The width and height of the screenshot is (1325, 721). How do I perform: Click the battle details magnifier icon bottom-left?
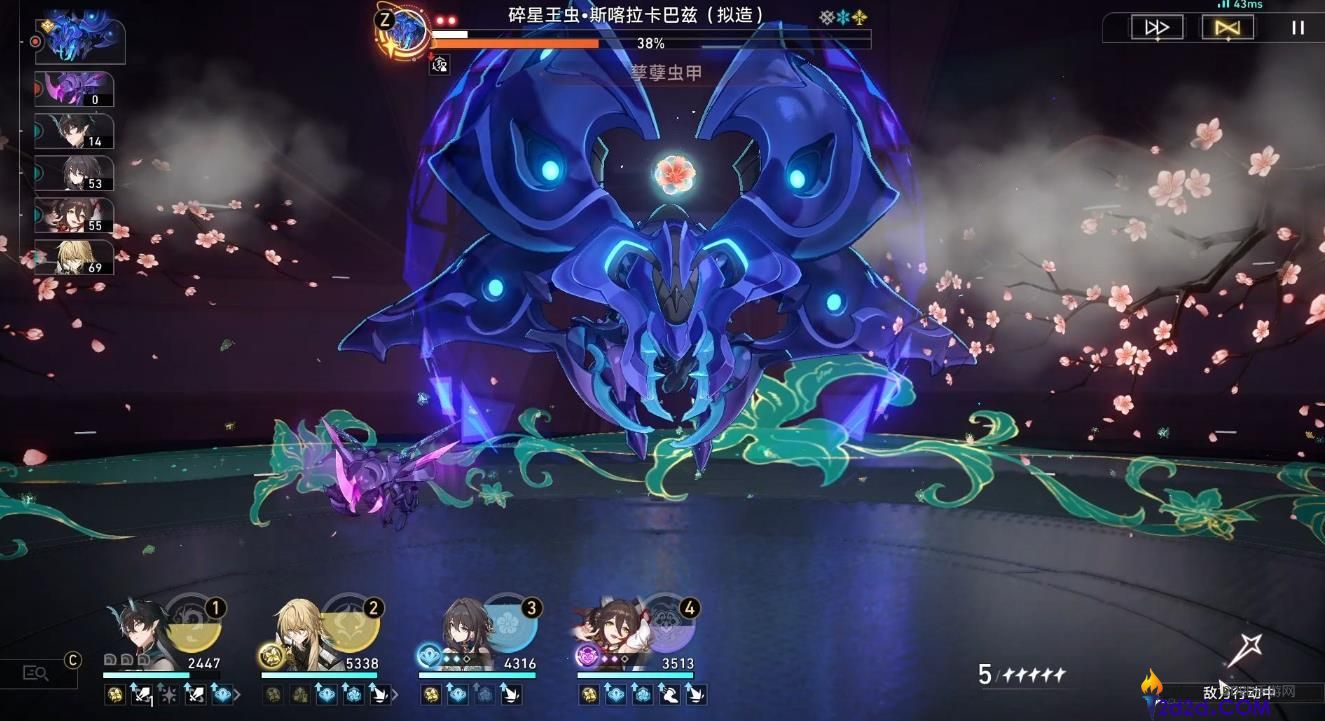pyautogui.click(x=35, y=673)
